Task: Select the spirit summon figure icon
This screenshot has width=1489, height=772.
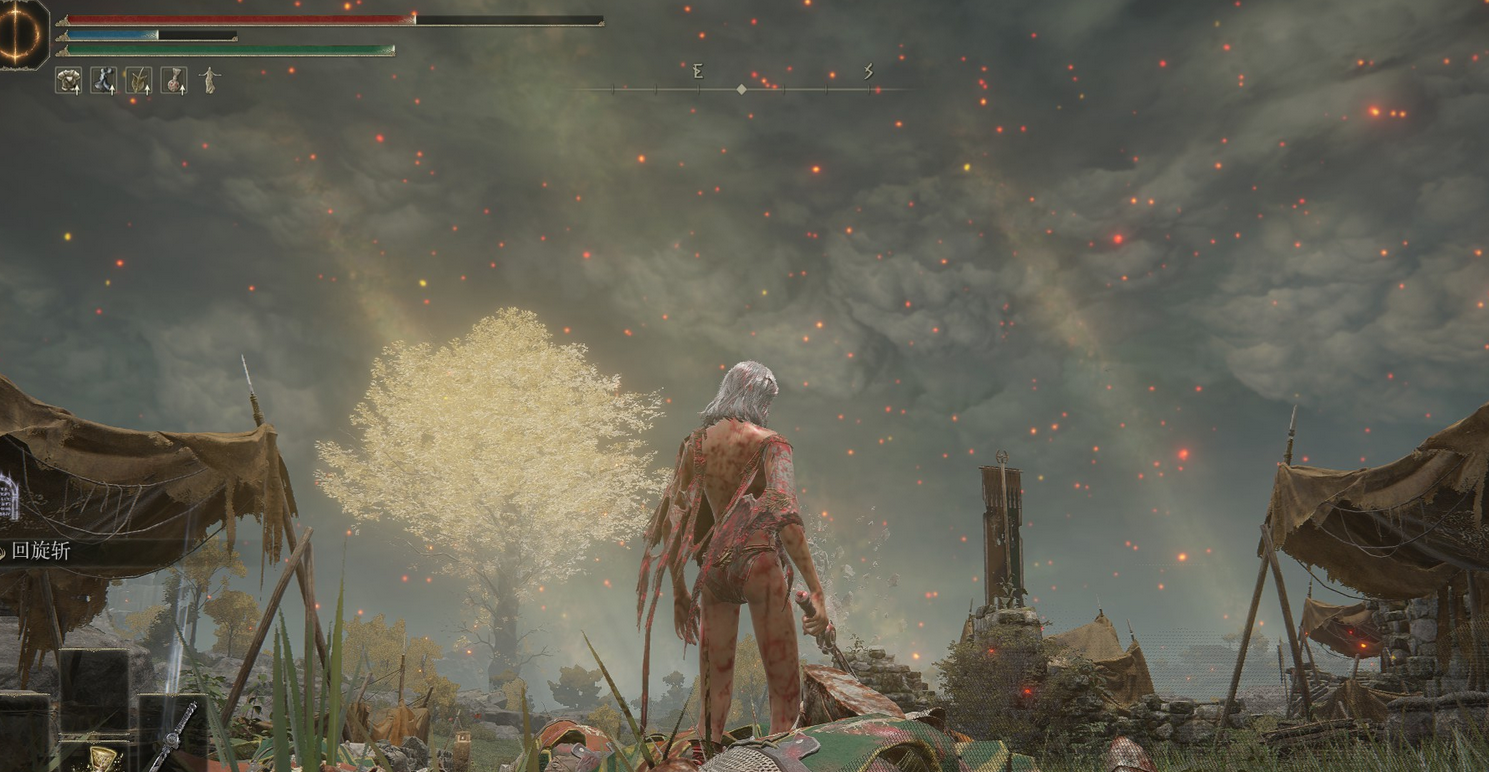Action: click(211, 81)
